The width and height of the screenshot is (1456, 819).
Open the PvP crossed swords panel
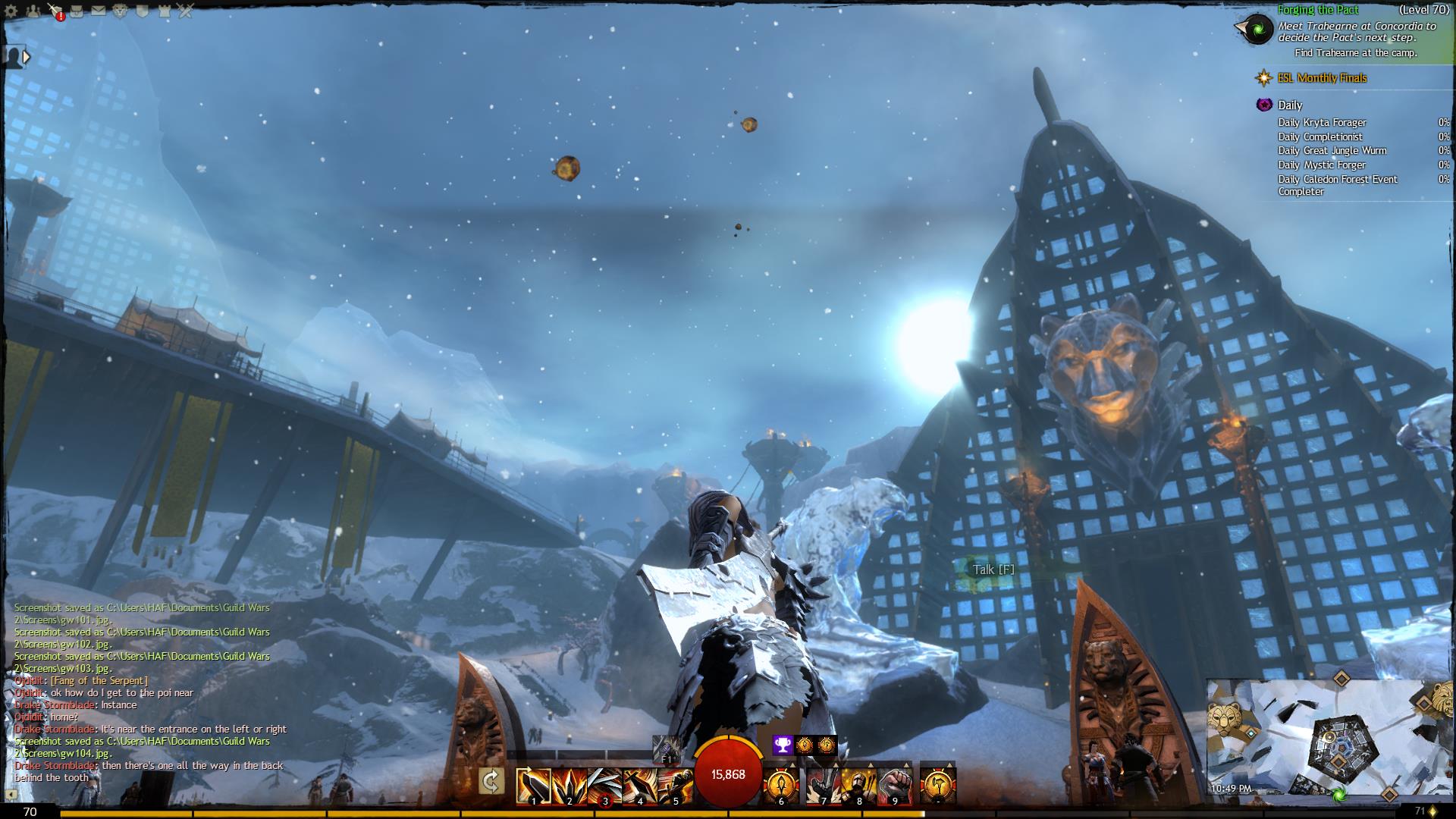[186, 11]
